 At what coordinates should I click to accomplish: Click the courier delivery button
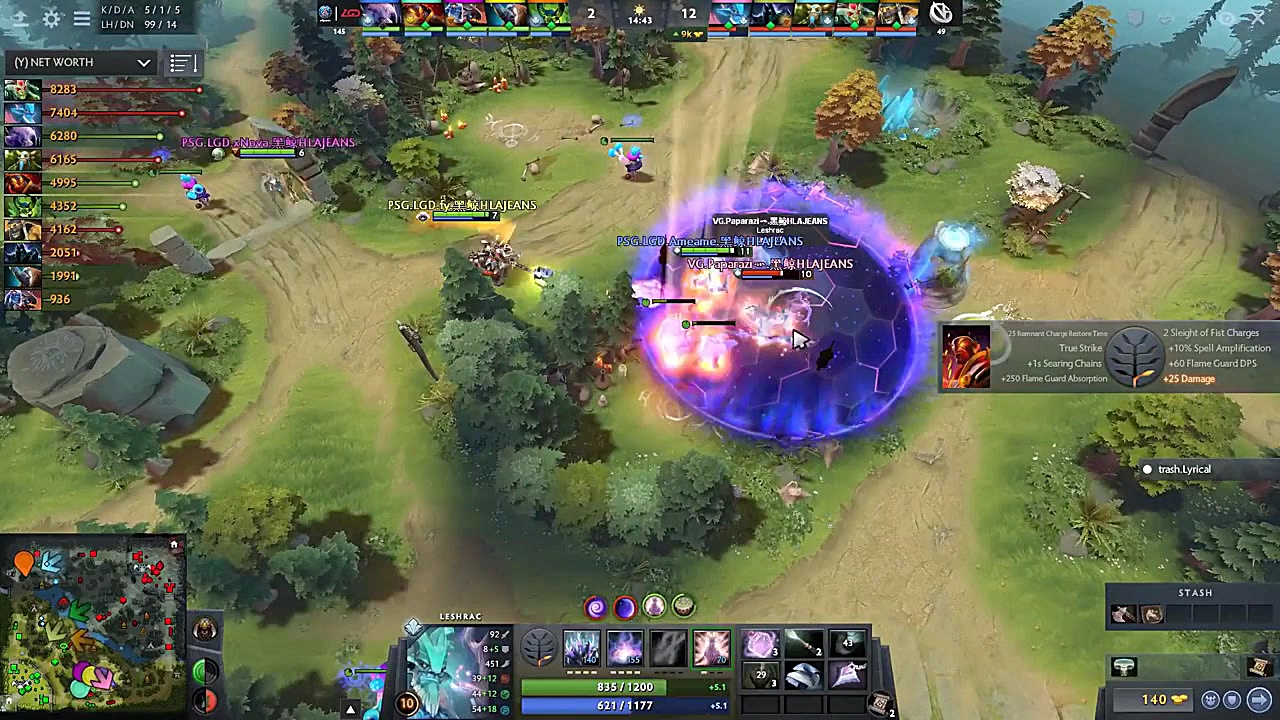coord(1210,699)
